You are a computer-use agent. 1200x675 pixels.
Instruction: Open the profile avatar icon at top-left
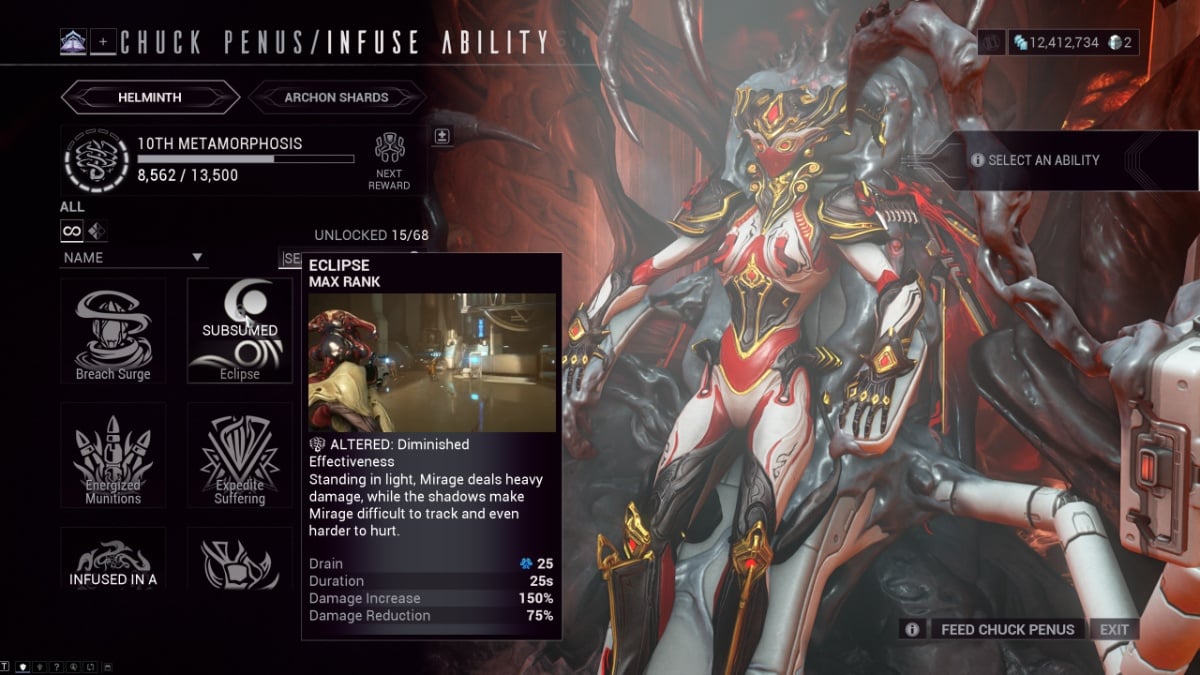(73, 42)
